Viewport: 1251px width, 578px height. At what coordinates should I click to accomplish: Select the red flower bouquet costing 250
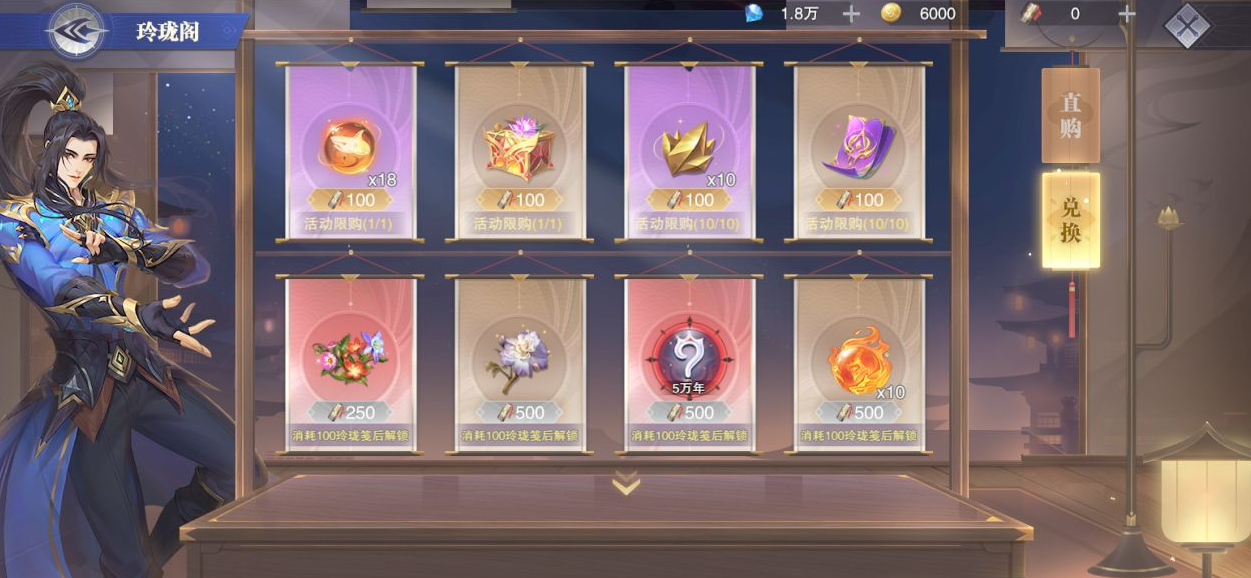tap(350, 362)
